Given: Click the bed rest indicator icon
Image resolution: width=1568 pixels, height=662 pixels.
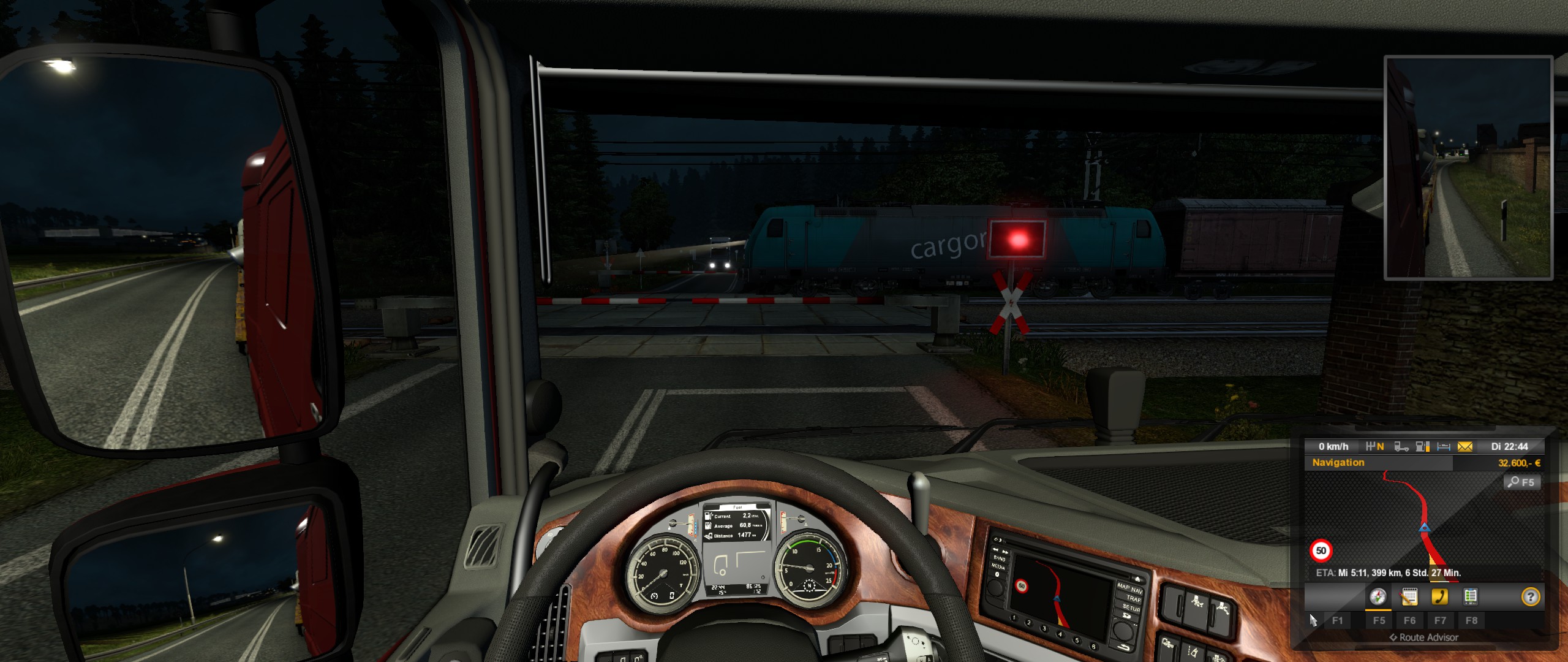Looking at the screenshot, I should (x=1444, y=447).
